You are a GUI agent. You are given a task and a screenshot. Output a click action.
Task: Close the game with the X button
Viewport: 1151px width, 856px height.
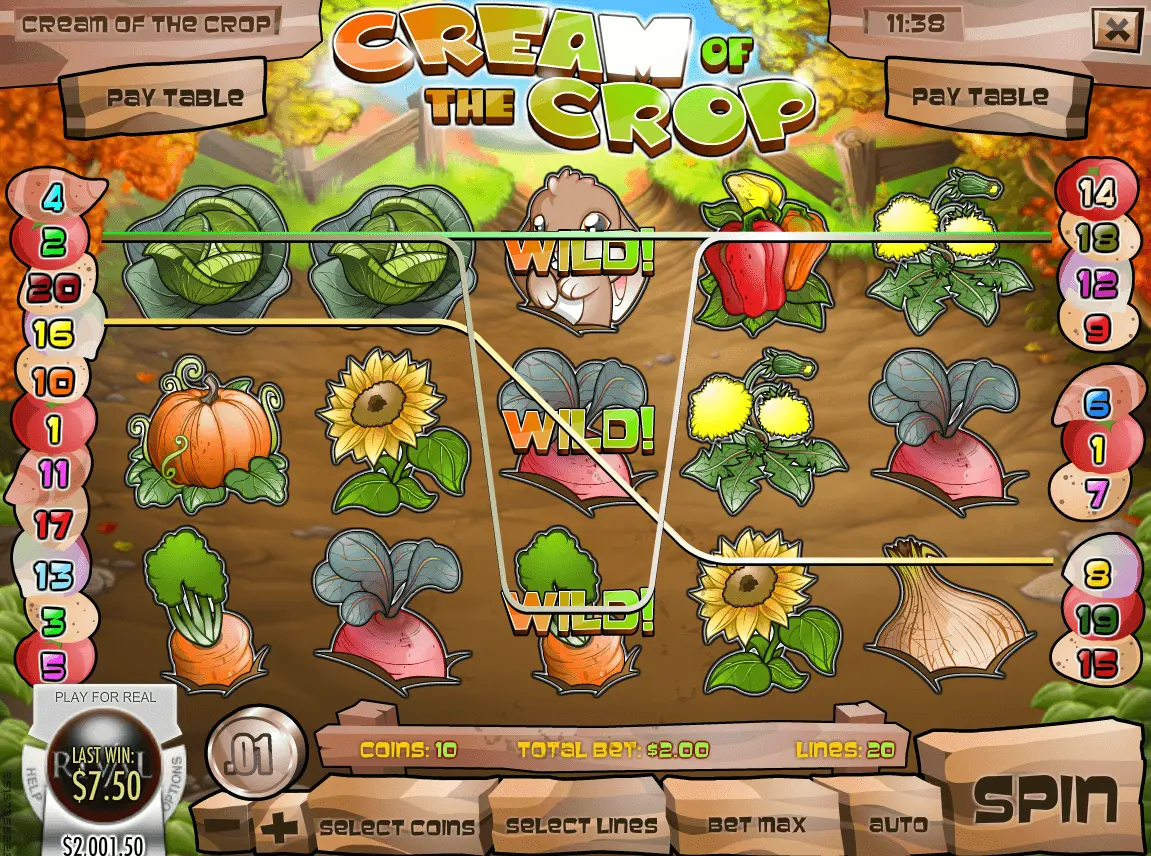[x=1116, y=30]
